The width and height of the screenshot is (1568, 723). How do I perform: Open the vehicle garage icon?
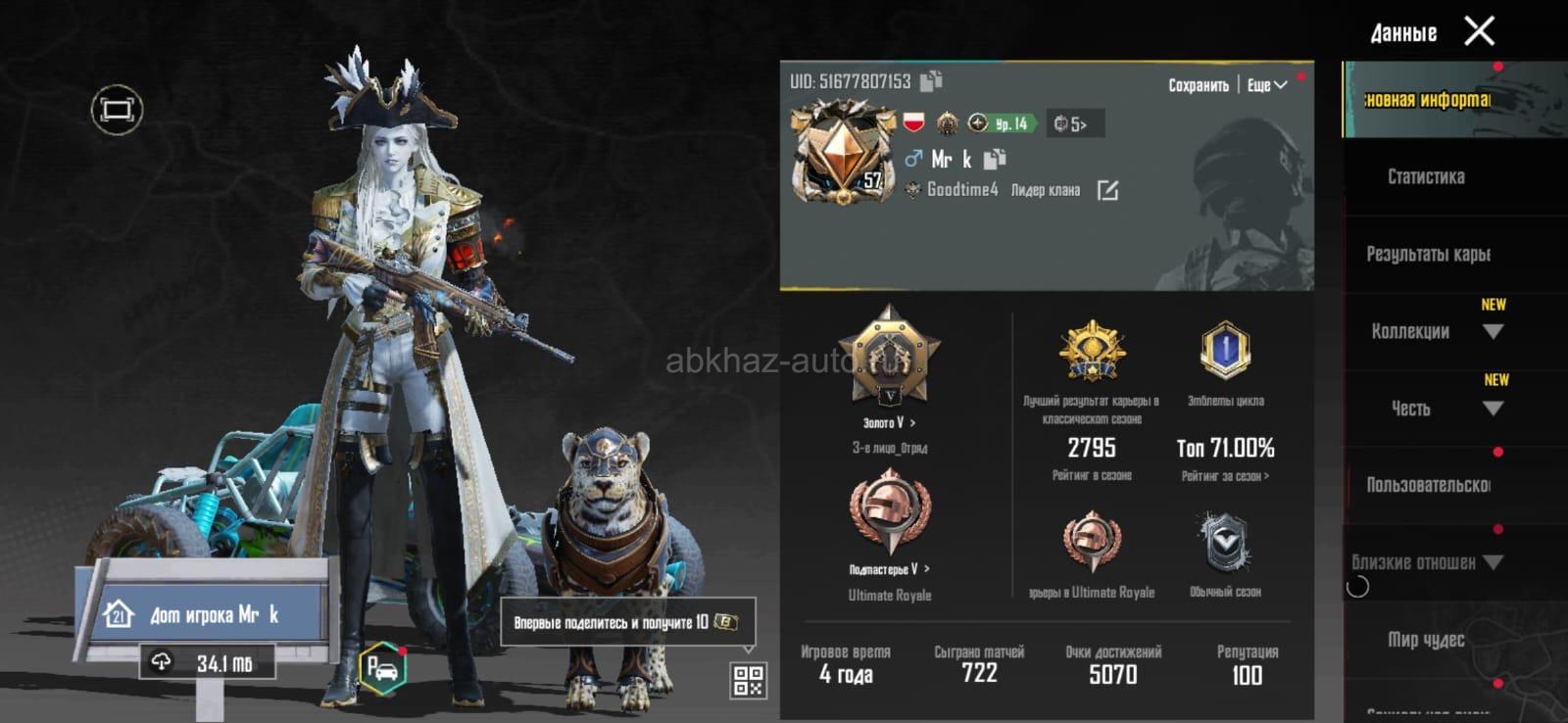tap(381, 669)
